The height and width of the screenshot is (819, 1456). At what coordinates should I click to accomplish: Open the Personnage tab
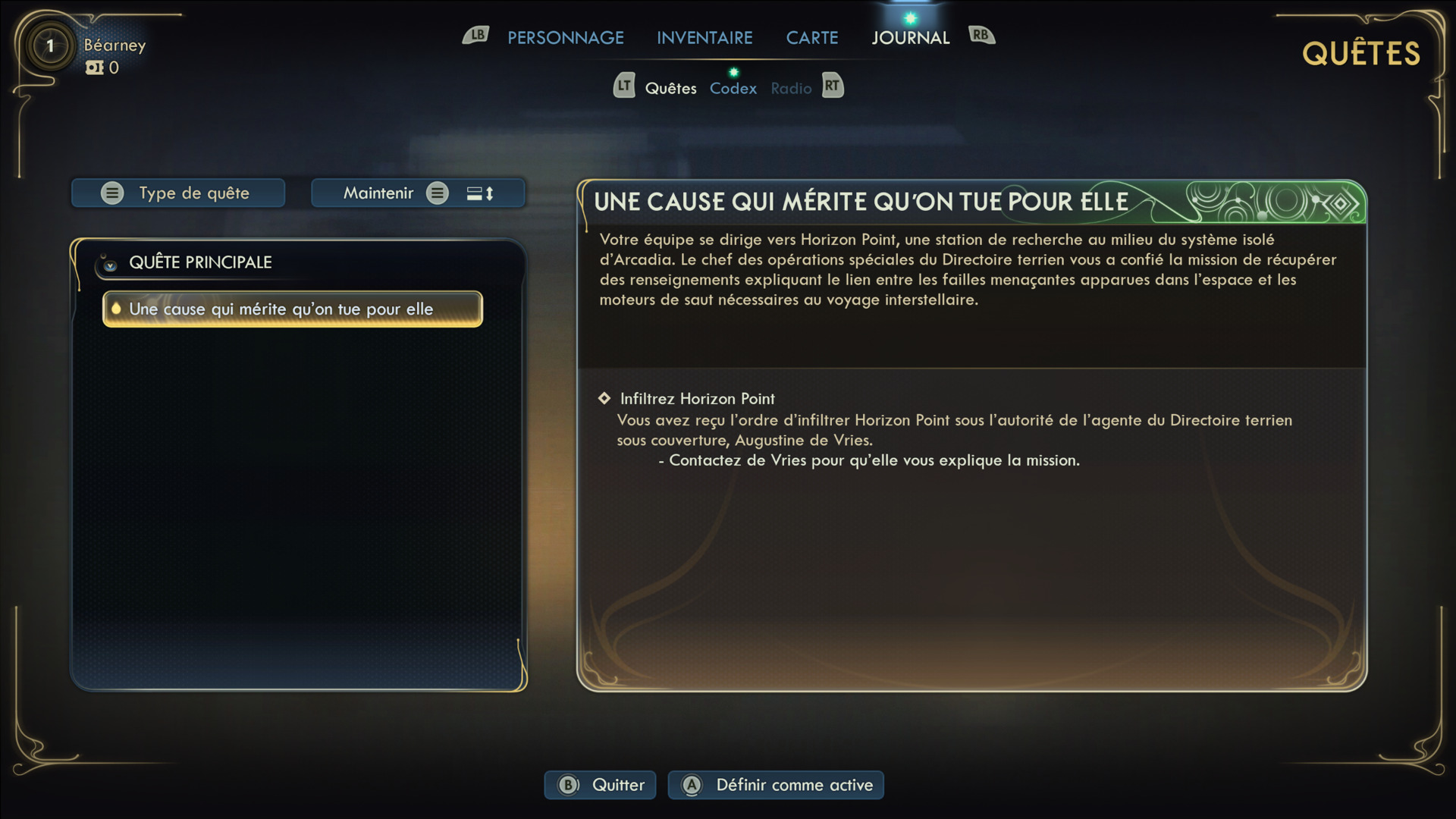pyautogui.click(x=565, y=38)
